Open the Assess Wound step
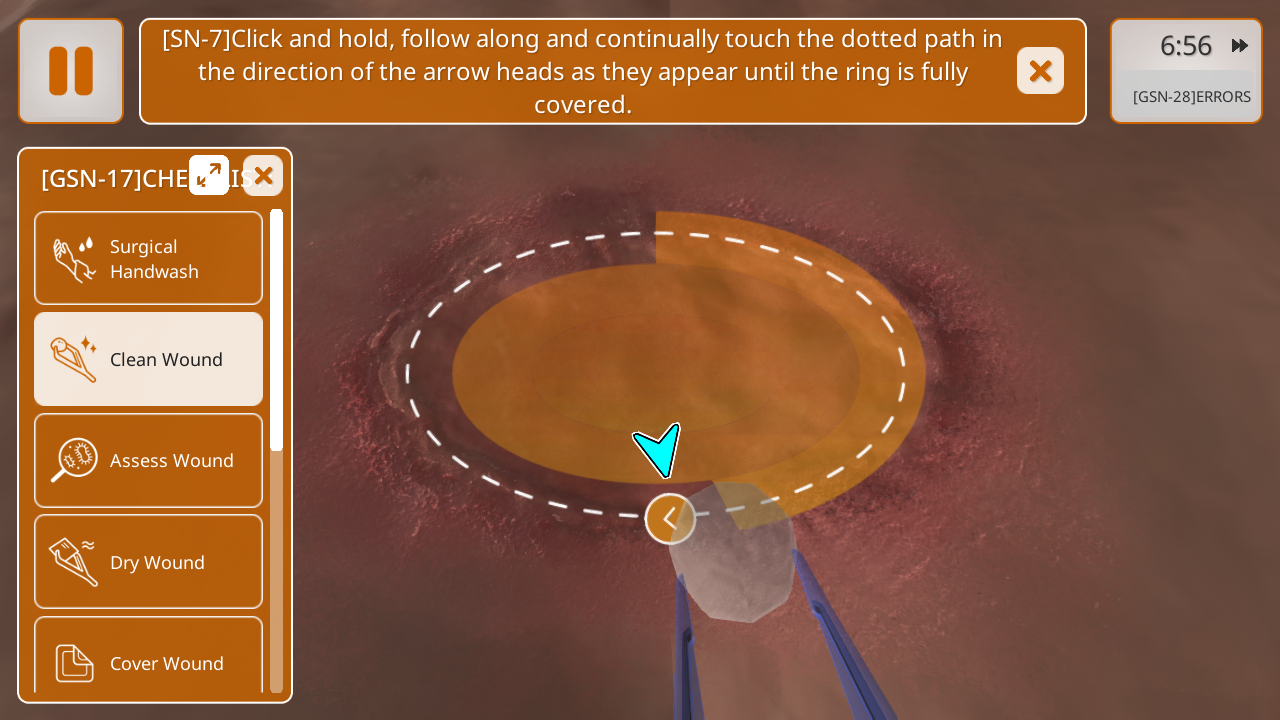 pos(149,460)
